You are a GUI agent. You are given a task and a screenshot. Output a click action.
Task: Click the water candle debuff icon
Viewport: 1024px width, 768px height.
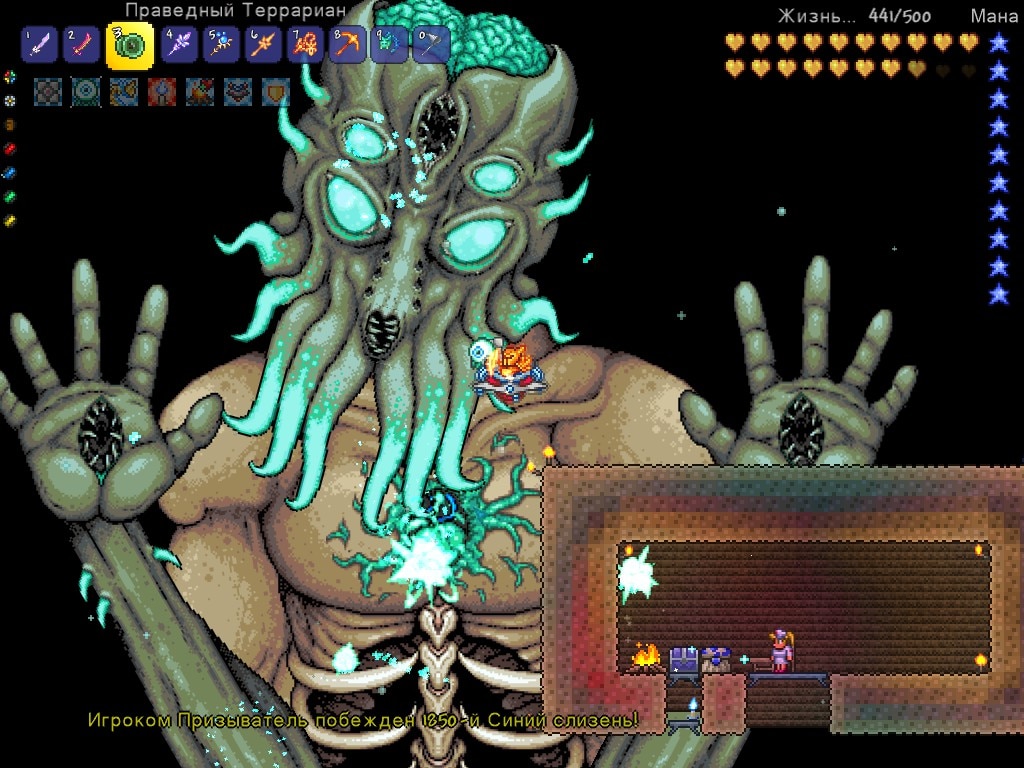[x=162, y=92]
